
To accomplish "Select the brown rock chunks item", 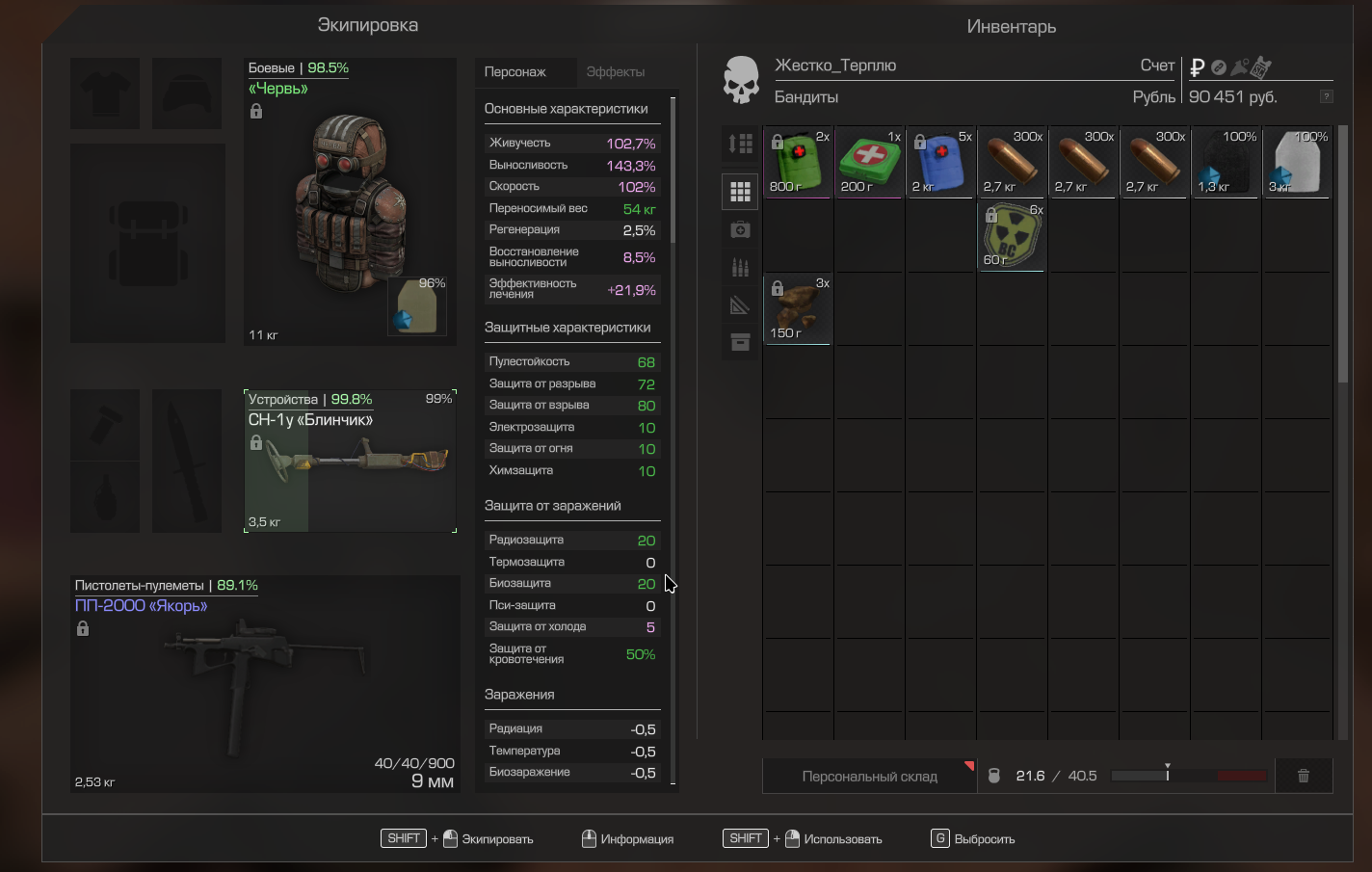I will pos(798,308).
